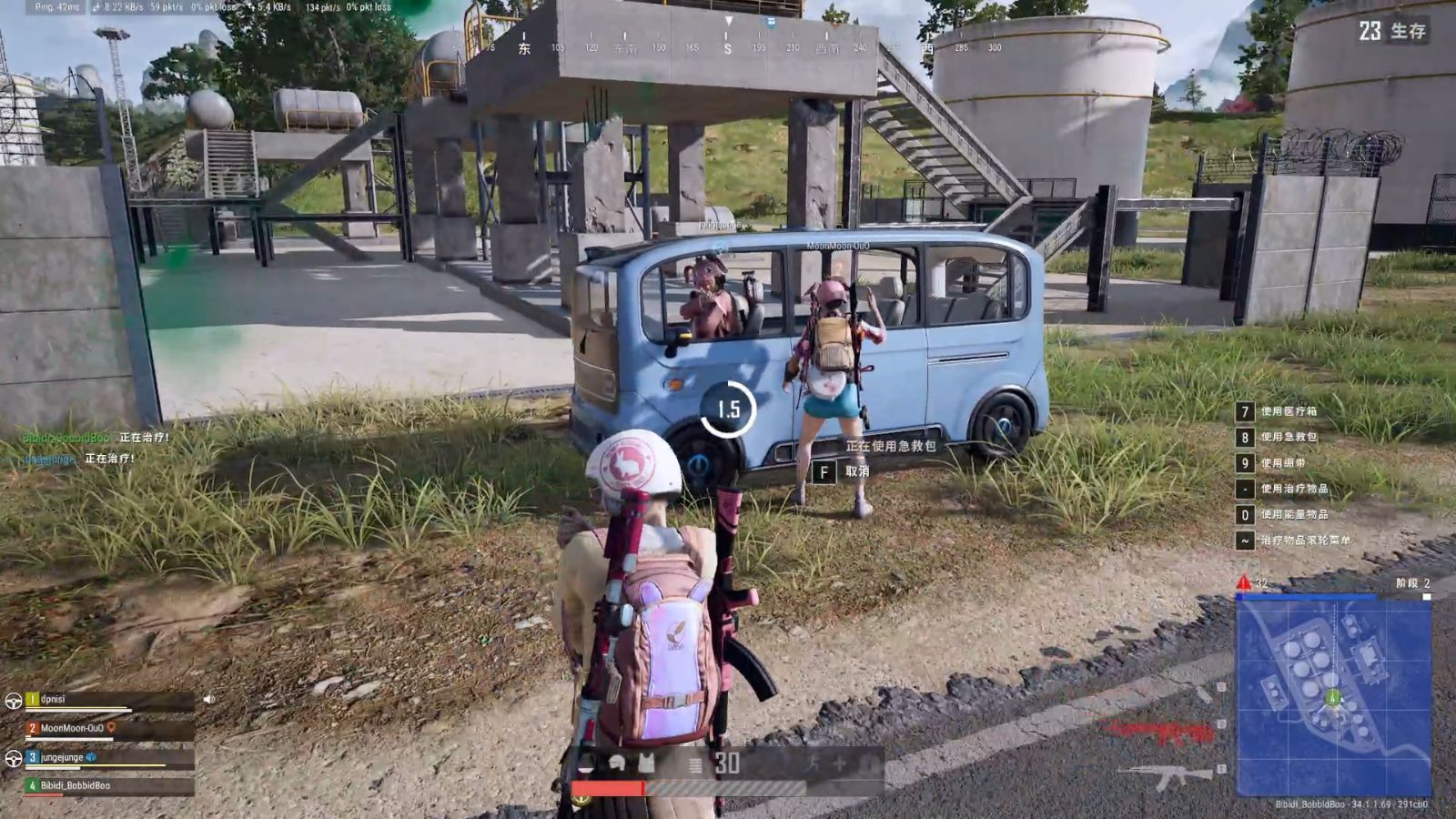Image resolution: width=1456 pixels, height=819 pixels.
Task: Open the 治疗物品滚轮菜单 wheel menu entry
Action: point(1305,541)
